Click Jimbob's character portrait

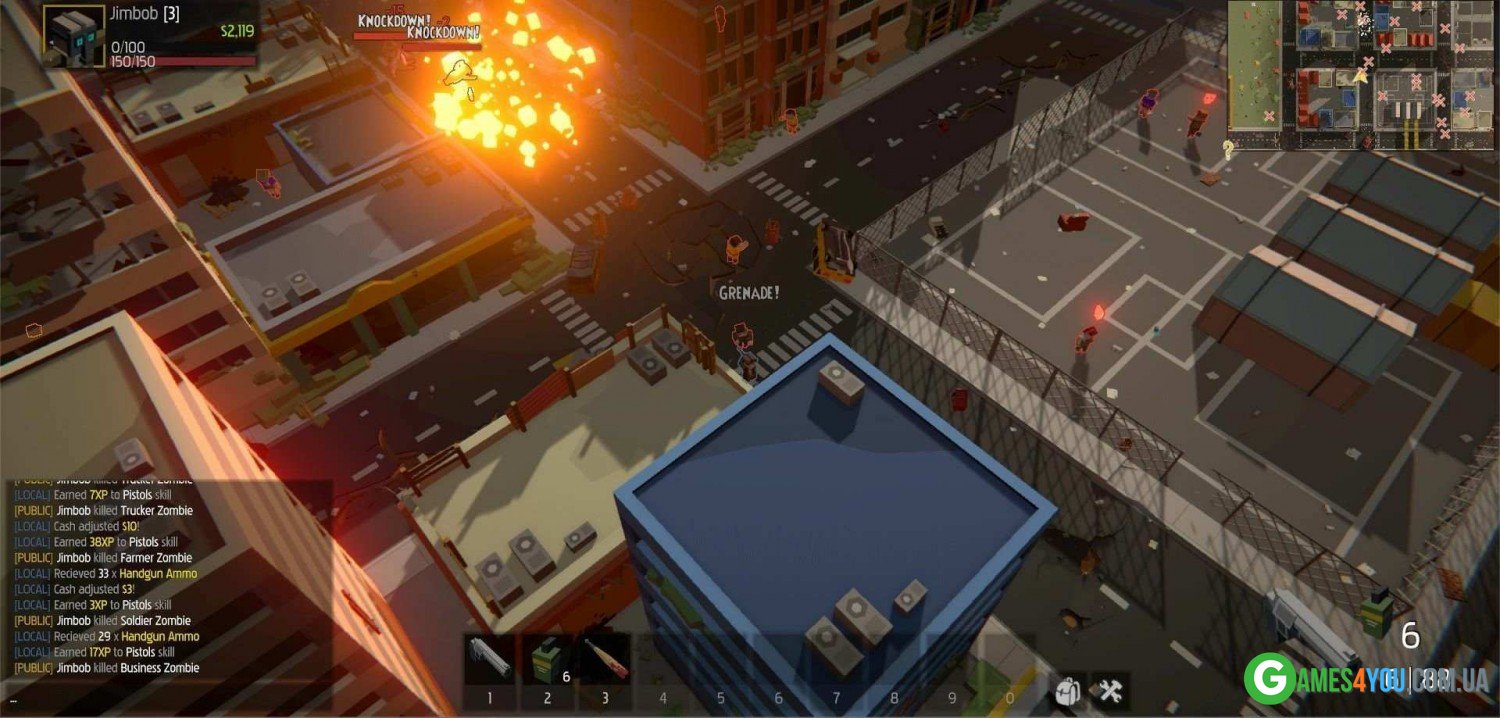(73, 37)
